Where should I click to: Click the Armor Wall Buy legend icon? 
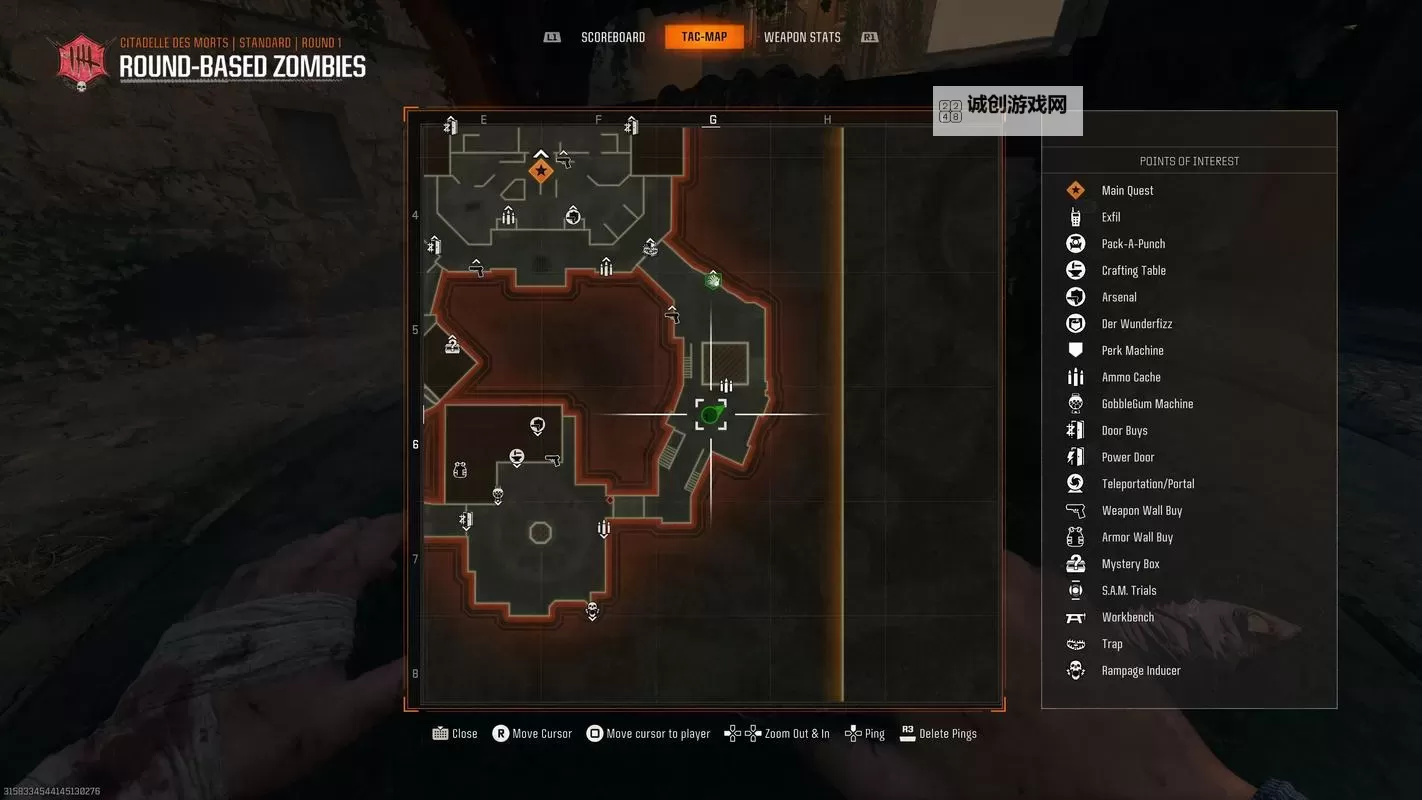pyautogui.click(x=1075, y=537)
